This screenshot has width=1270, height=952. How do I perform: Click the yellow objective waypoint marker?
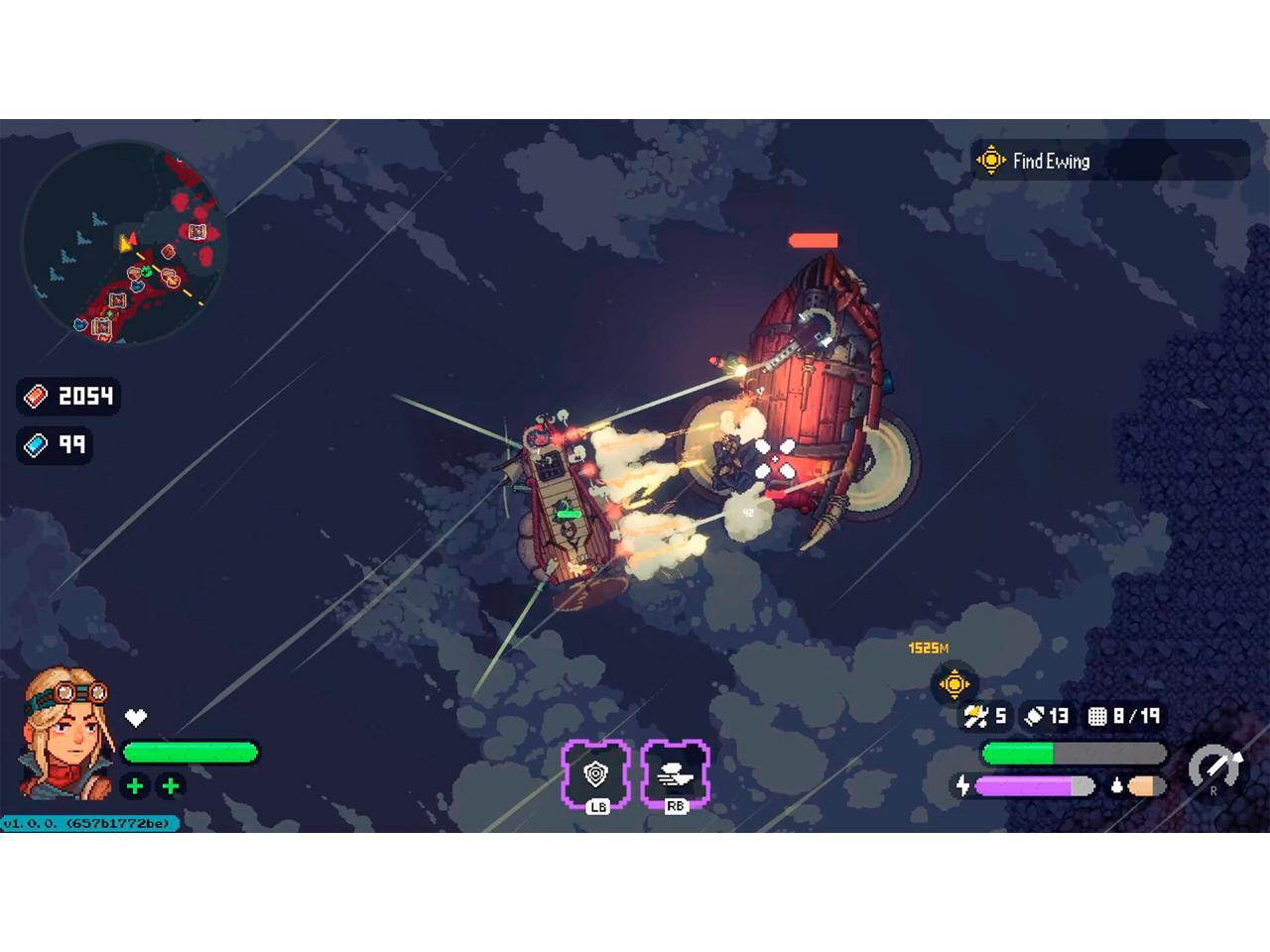pyautogui.click(x=953, y=683)
